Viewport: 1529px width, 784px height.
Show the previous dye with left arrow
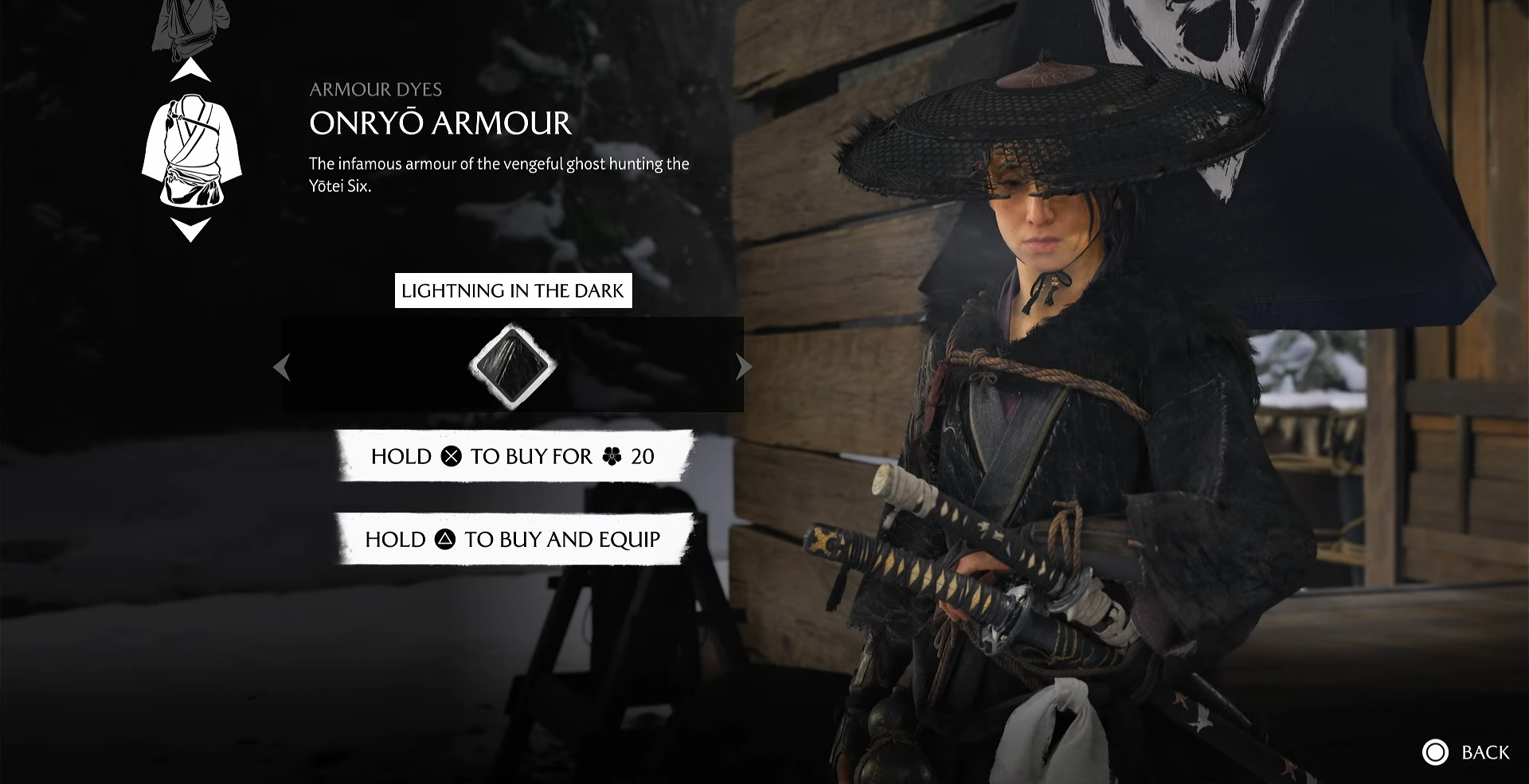[281, 367]
